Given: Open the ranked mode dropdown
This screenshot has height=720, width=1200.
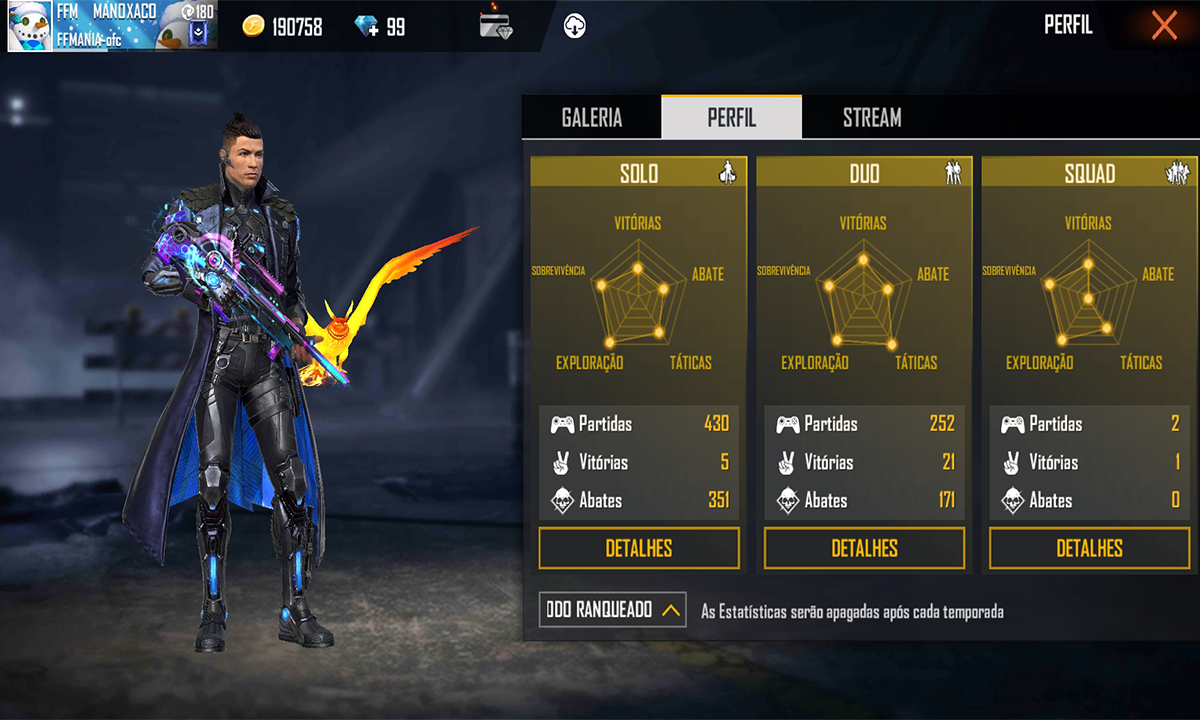Looking at the screenshot, I should click(x=612, y=609).
